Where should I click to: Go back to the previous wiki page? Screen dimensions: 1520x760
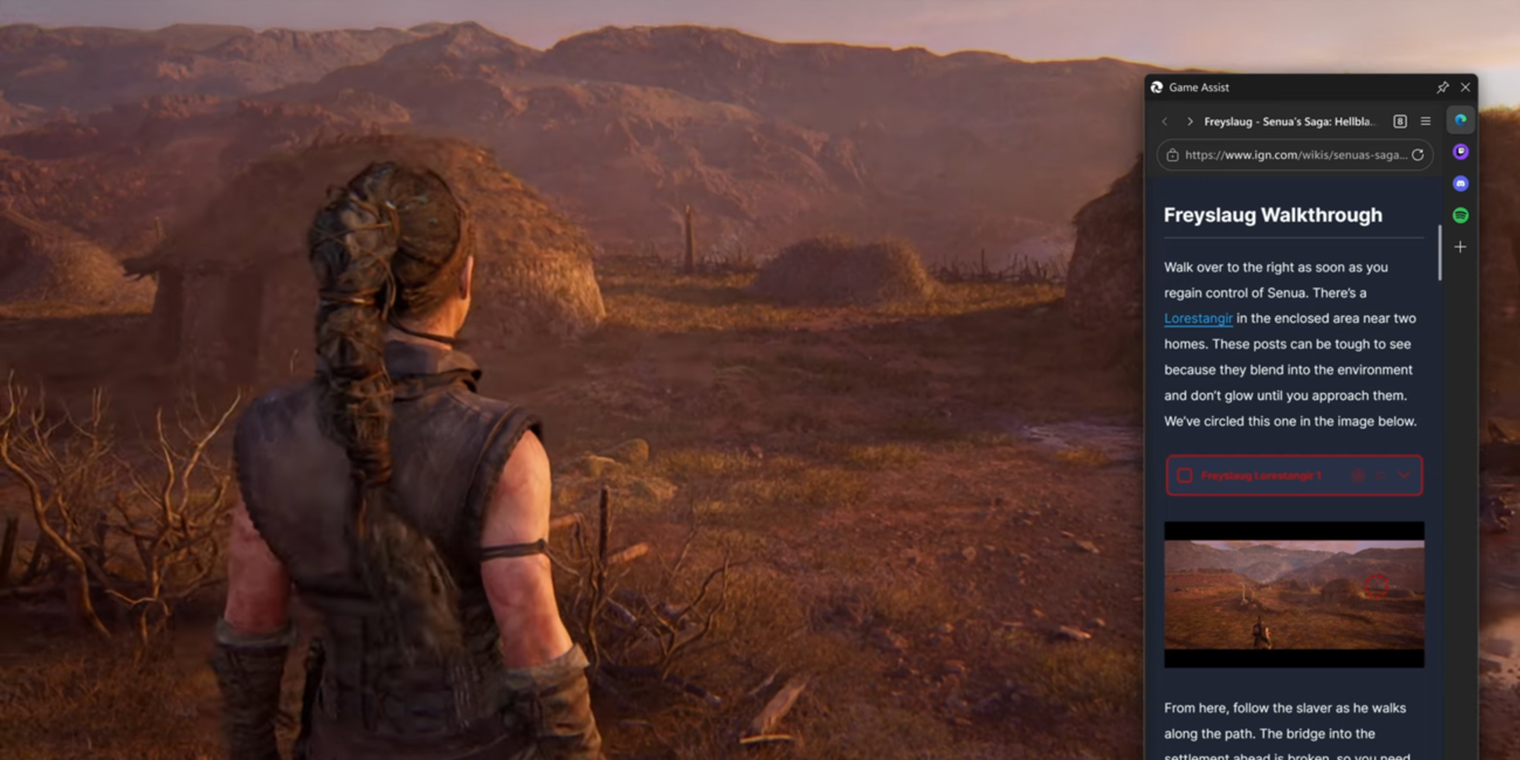pyautogui.click(x=1164, y=121)
